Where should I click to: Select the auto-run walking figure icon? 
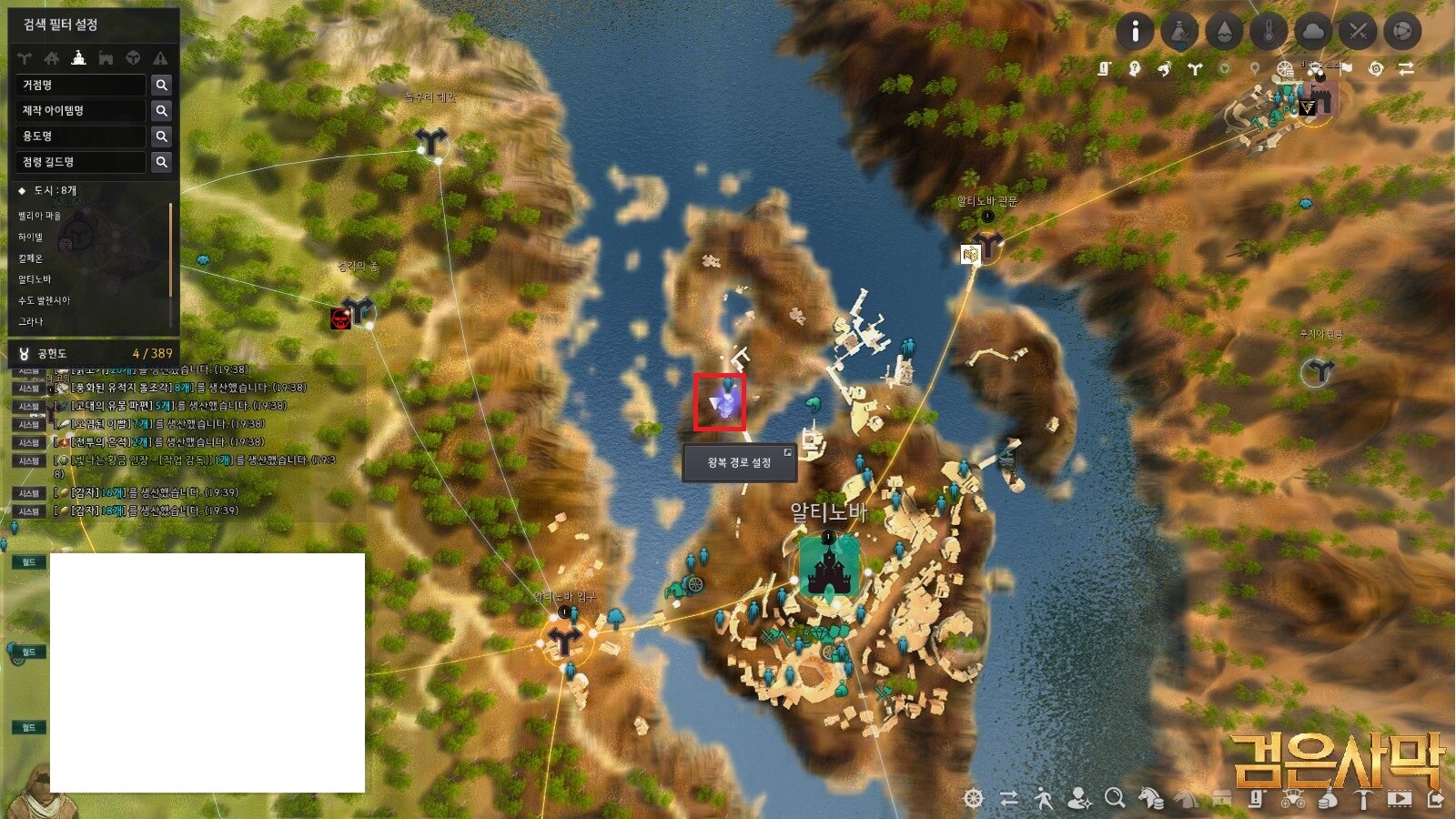pos(1045,799)
